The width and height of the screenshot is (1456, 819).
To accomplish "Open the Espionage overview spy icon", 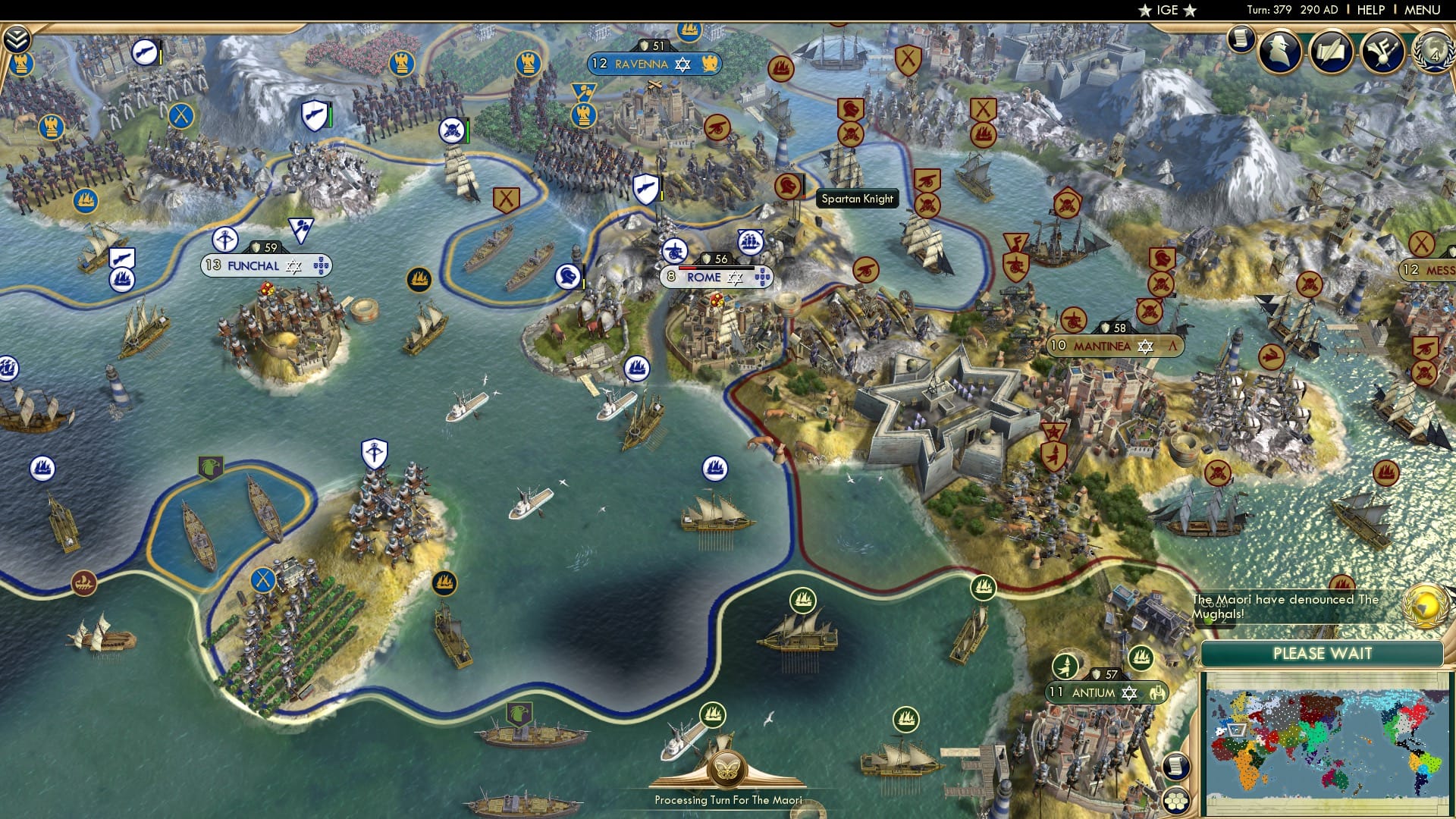I will 1278,53.
